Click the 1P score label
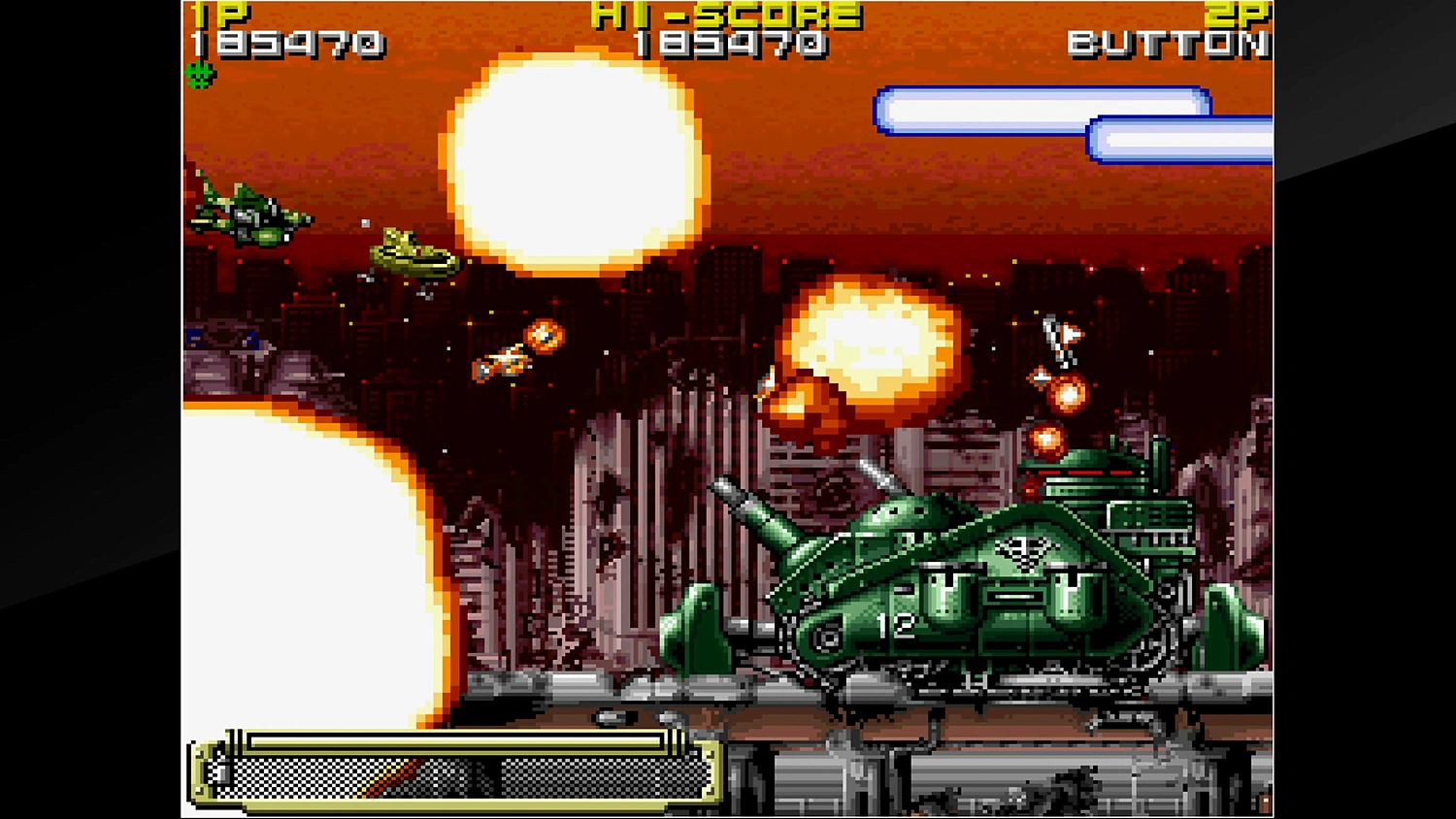This screenshot has width=1456, height=819. (x=218, y=13)
